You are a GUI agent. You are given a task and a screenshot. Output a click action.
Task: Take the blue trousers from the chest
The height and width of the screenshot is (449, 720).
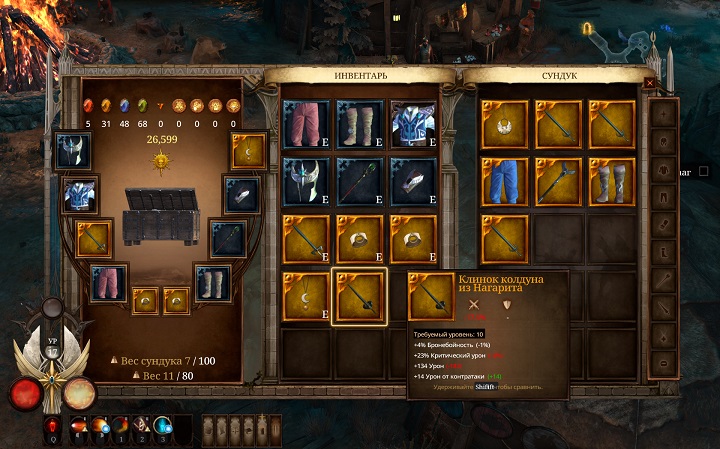click(x=505, y=180)
